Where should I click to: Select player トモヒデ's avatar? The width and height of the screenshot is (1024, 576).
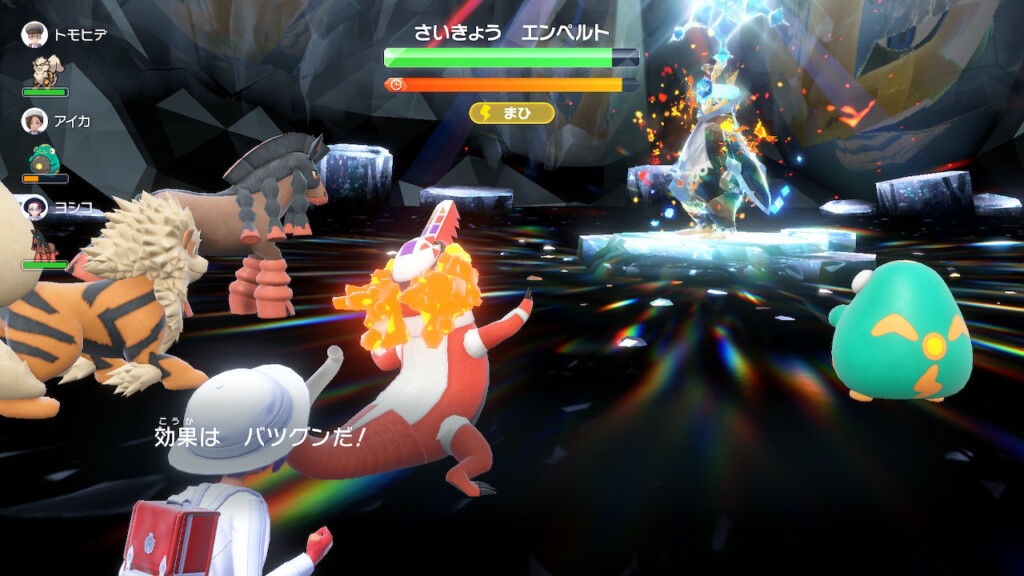pyautogui.click(x=35, y=34)
